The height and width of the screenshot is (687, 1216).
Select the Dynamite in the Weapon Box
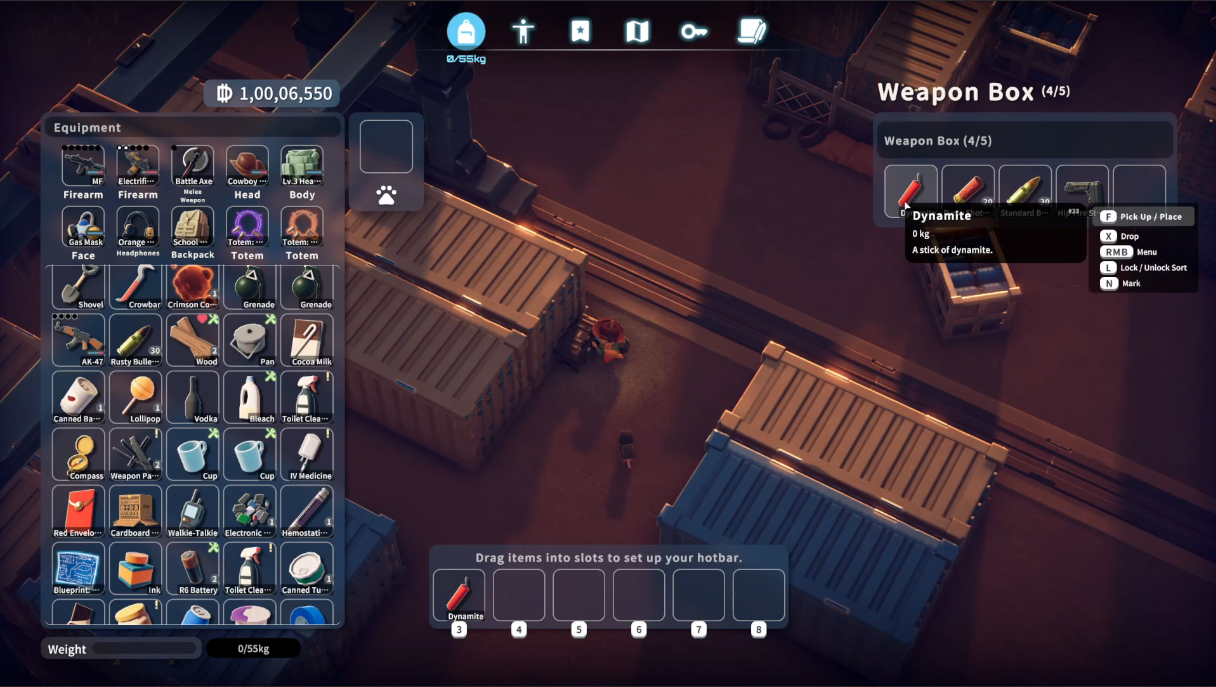coord(910,190)
